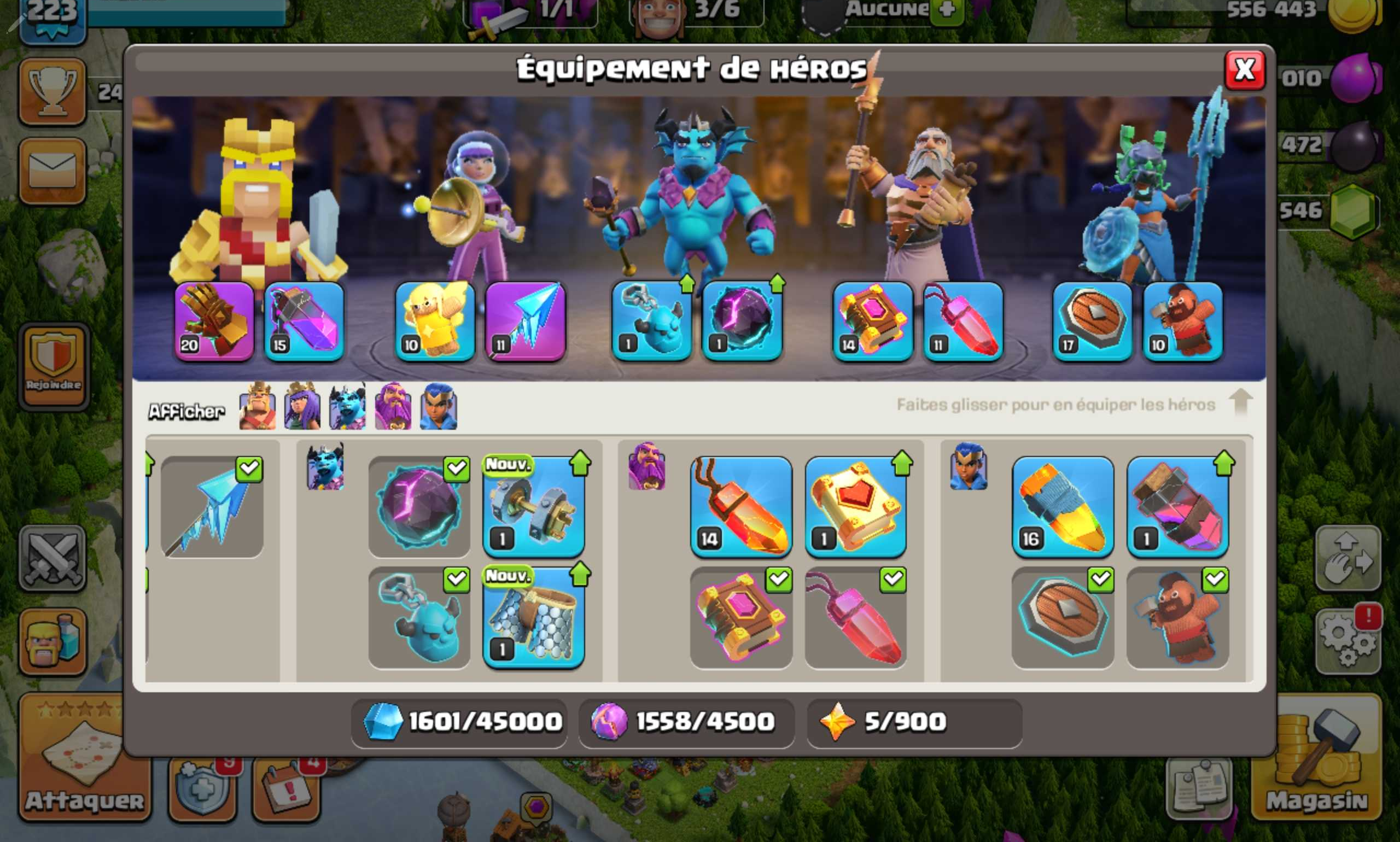This screenshot has width=1400, height=842.
Task: Filter equipment by Archer Queen portrait
Action: [x=302, y=407]
